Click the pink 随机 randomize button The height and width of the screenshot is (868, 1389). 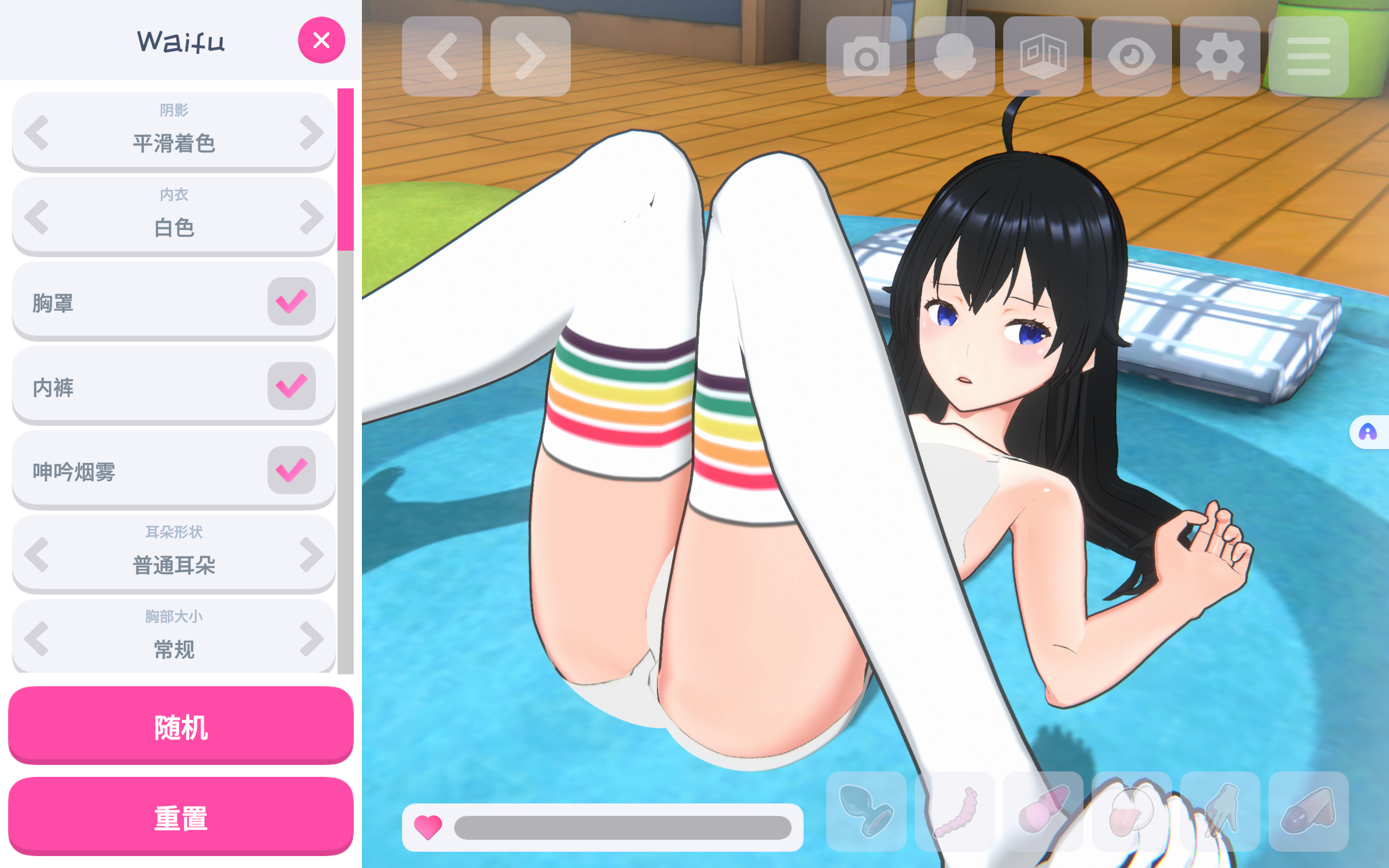tap(181, 726)
